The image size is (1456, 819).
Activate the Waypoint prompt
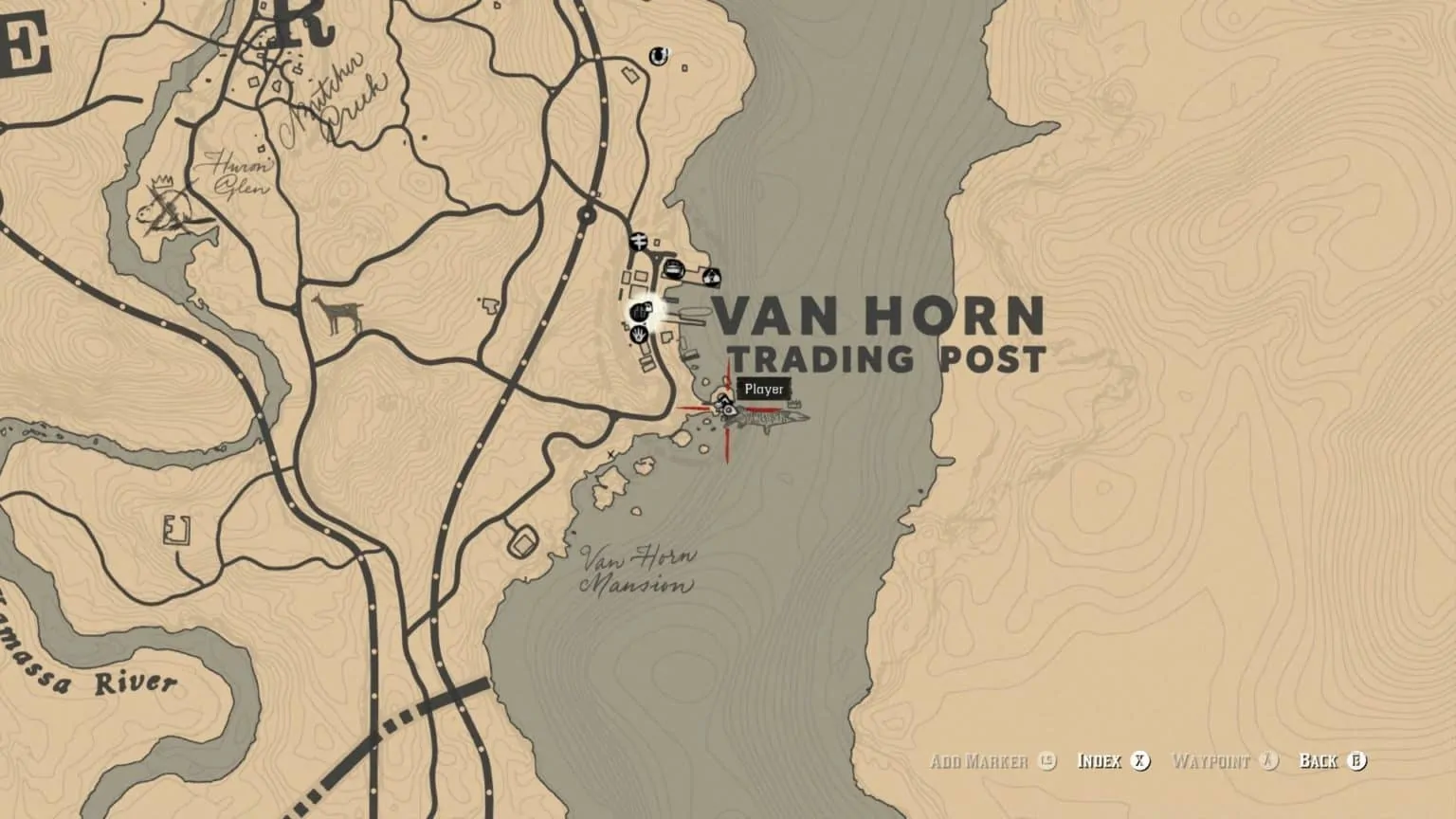click(1220, 760)
